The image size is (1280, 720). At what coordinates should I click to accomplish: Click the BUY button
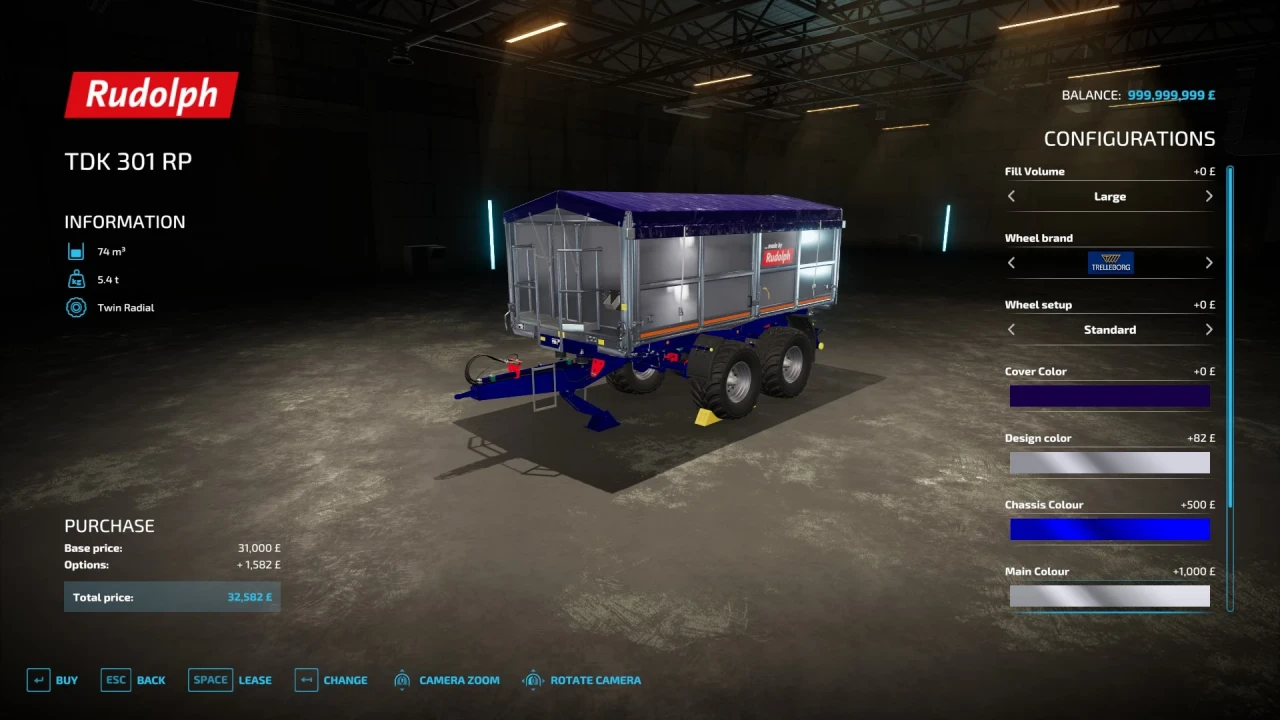point(67,680)
